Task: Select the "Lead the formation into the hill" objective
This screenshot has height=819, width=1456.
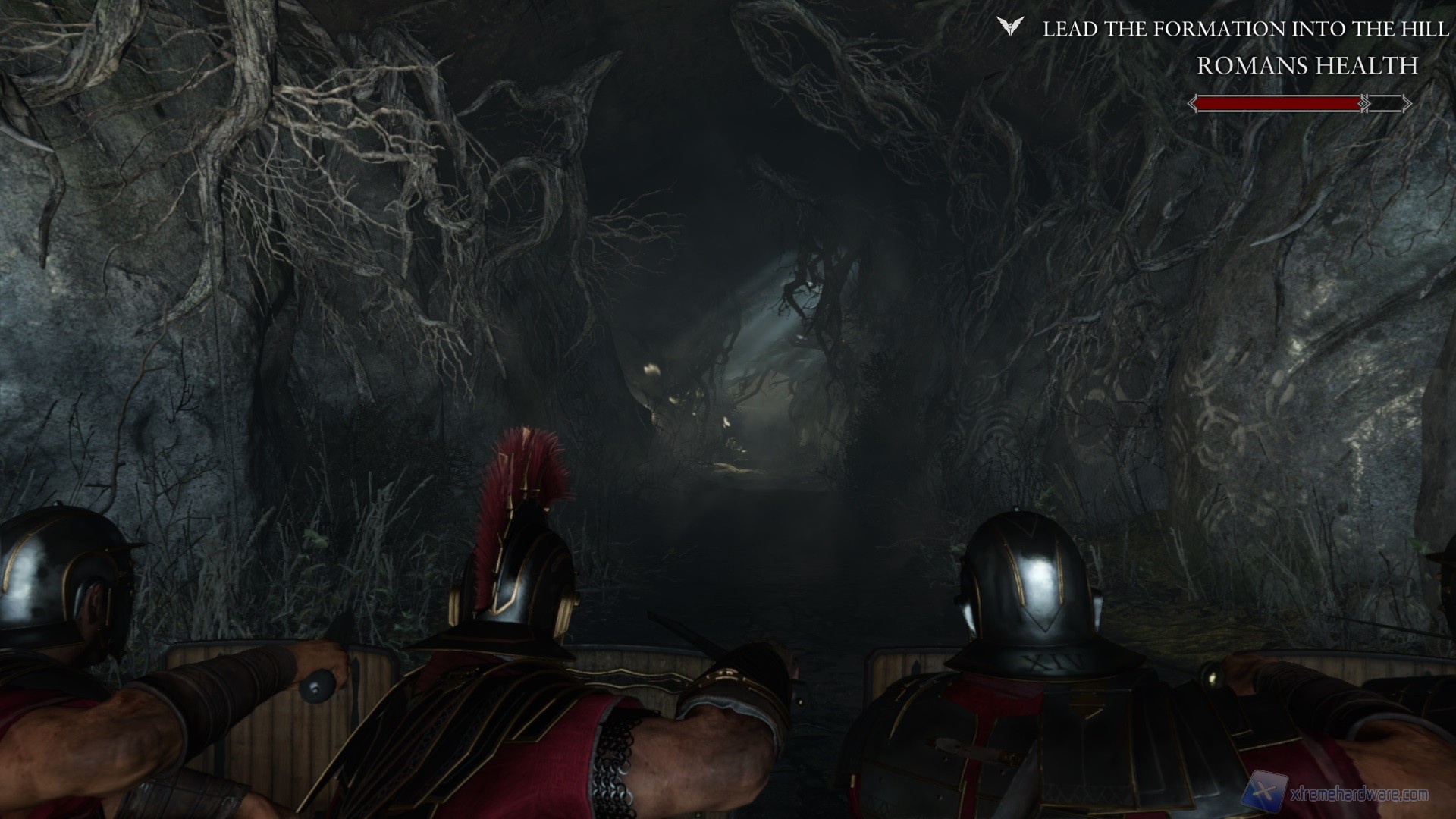Action: click(1246, 30)
